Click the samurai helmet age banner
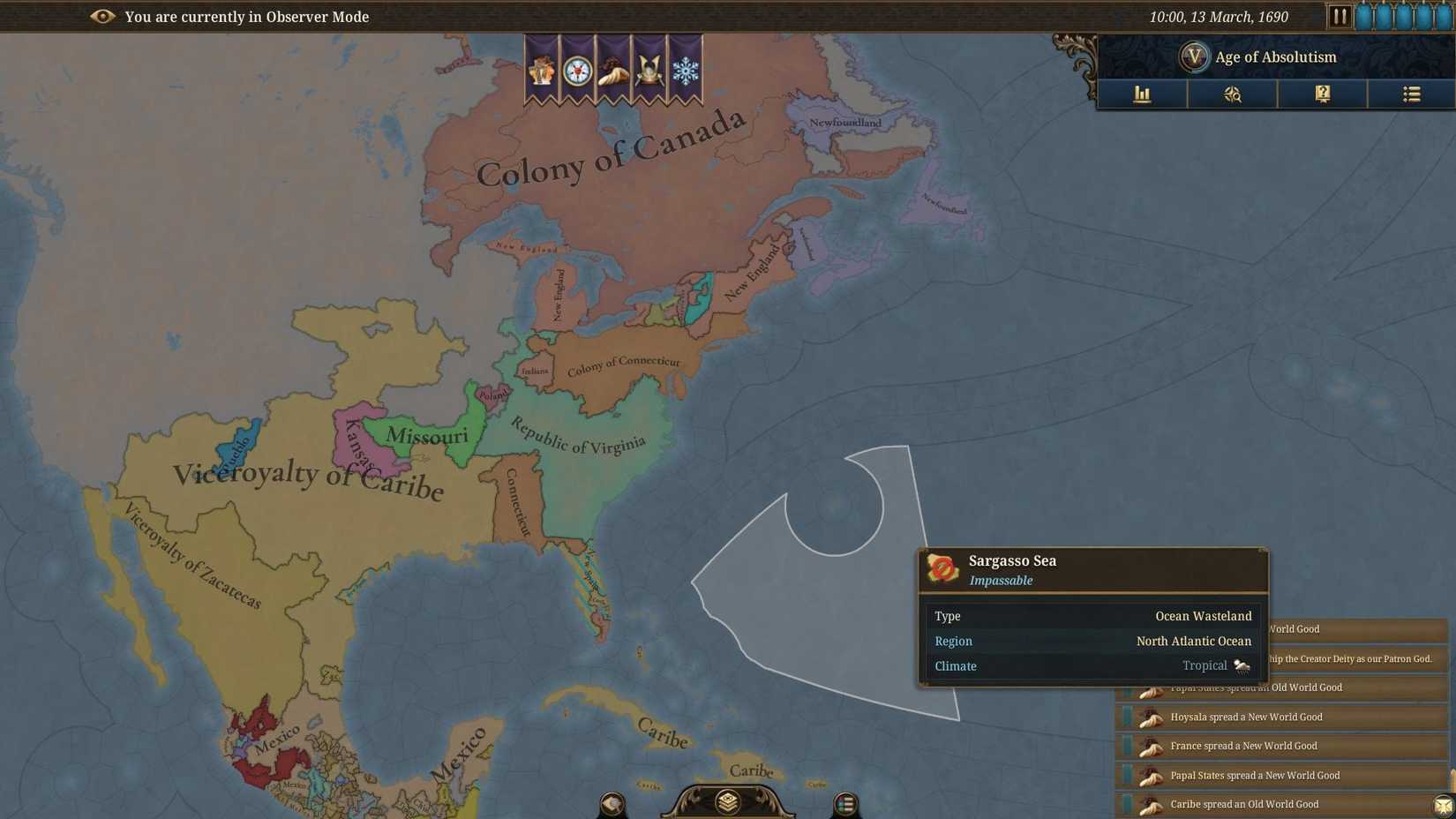The width and height of the screenshot is (1456, 819). 649,71
